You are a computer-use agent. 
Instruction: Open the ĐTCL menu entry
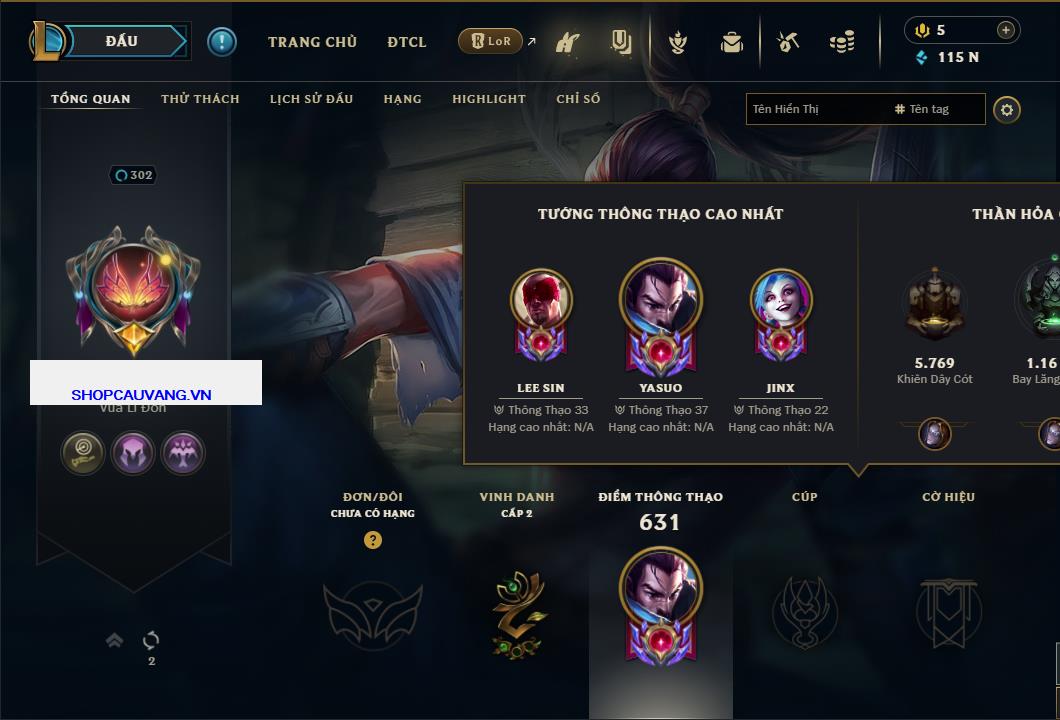point(407,42)
